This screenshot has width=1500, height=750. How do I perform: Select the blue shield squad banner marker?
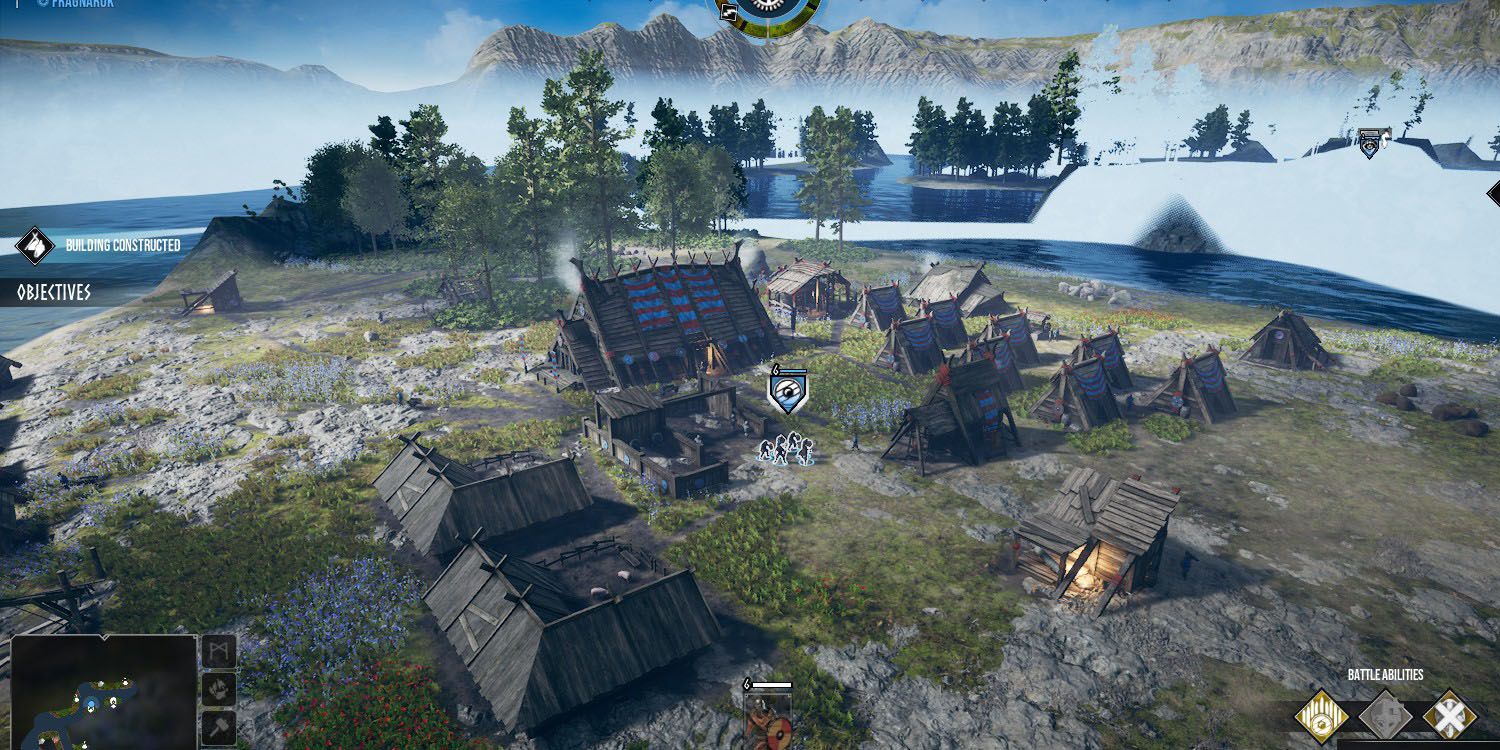tap(788, 391)
